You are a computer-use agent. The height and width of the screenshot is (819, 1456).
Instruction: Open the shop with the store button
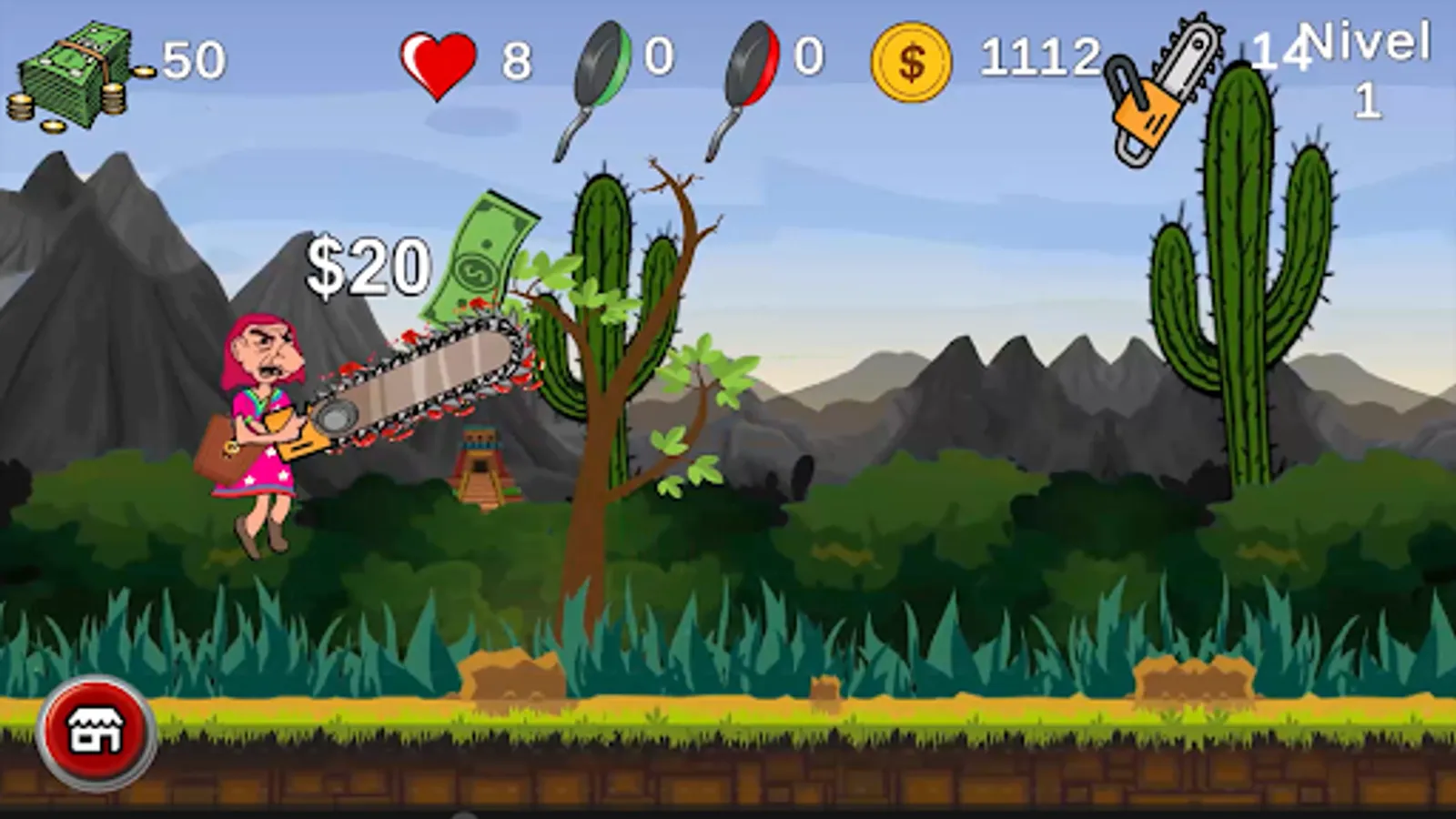[94, 731]
